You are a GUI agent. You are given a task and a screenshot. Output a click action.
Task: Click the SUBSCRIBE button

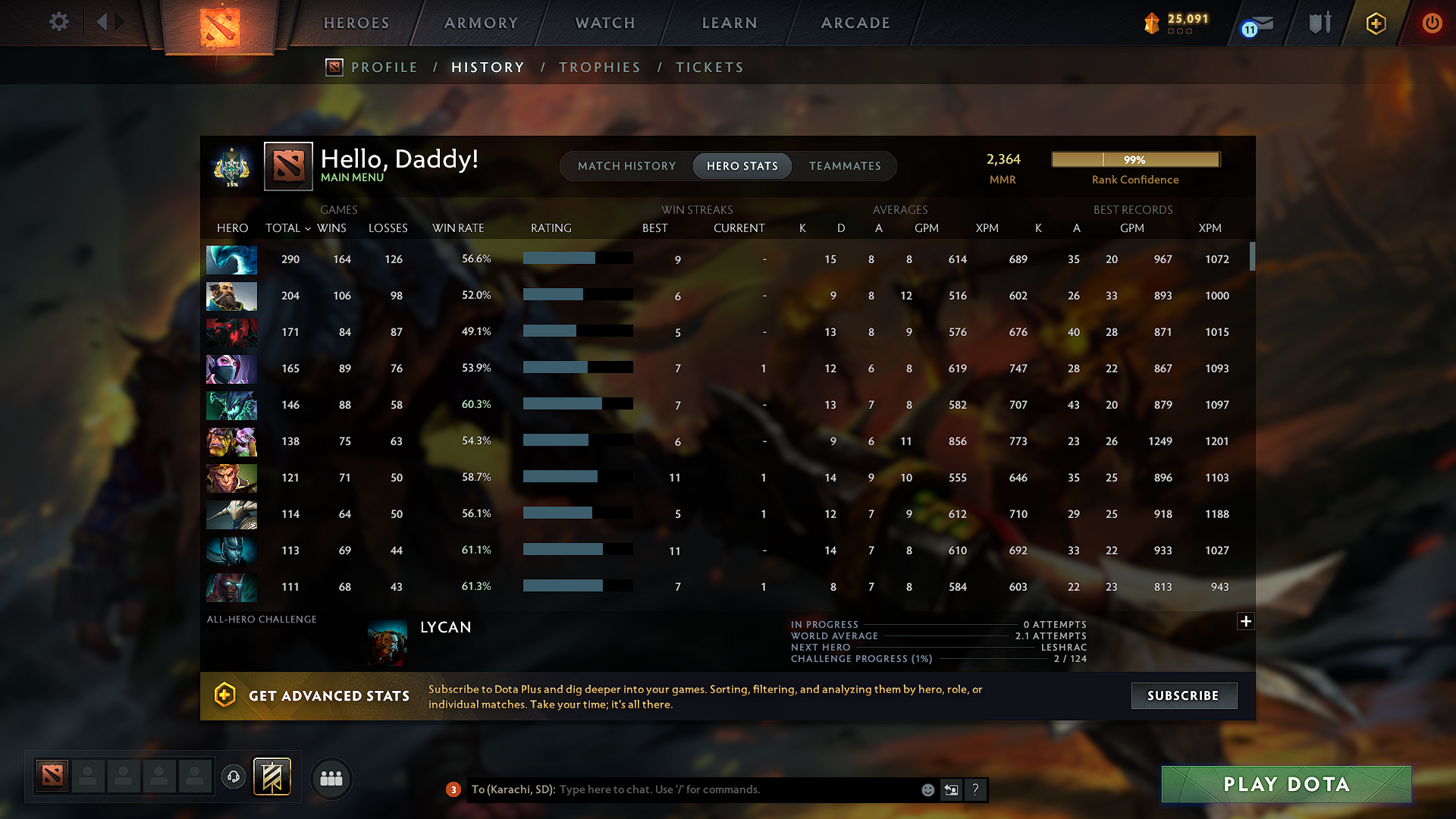click(1184, 695)
